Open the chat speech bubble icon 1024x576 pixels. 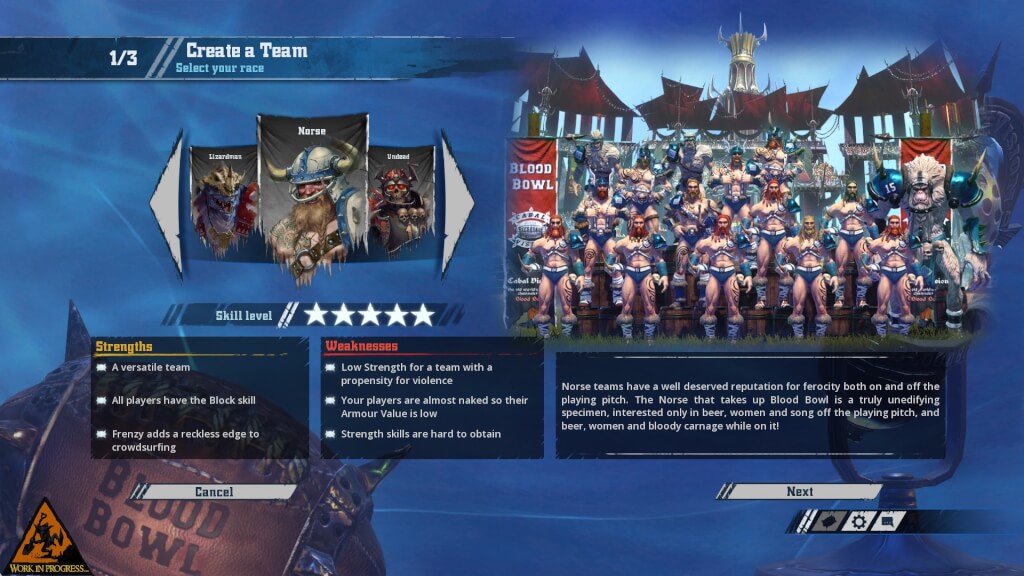pyautogui.click(x=888, y=521)
